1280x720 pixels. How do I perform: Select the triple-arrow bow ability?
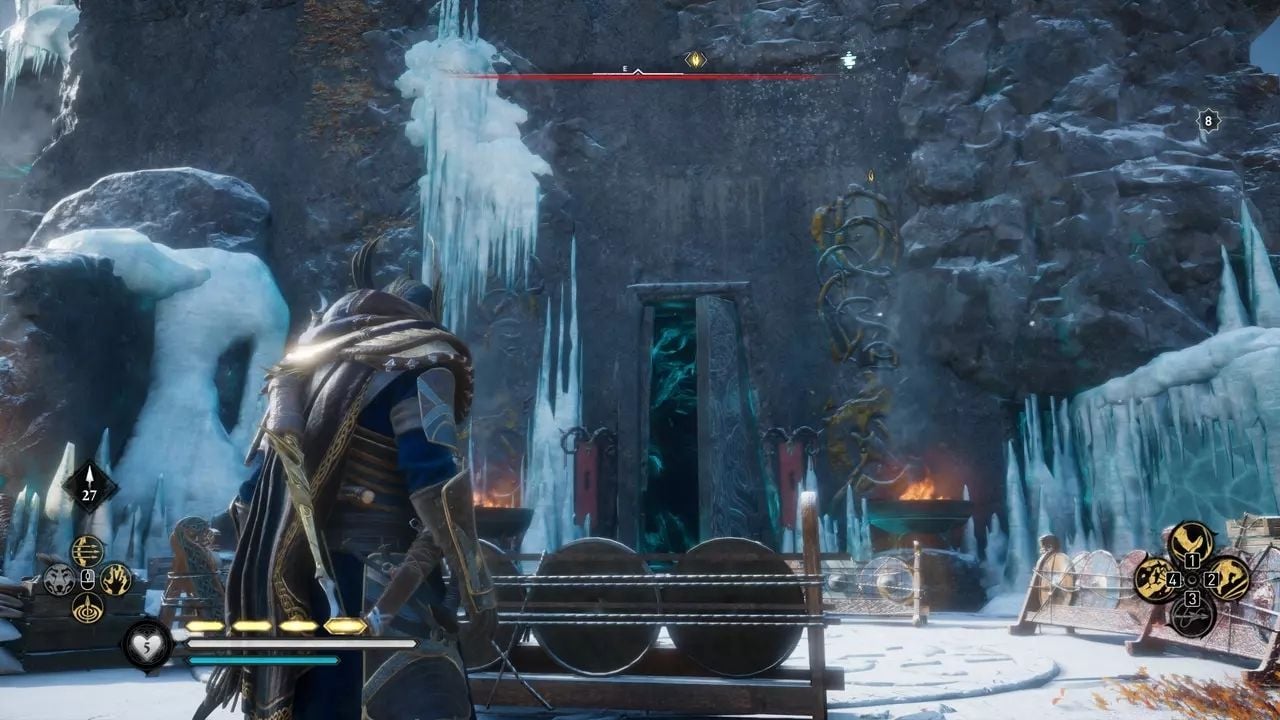pos(88,551)
